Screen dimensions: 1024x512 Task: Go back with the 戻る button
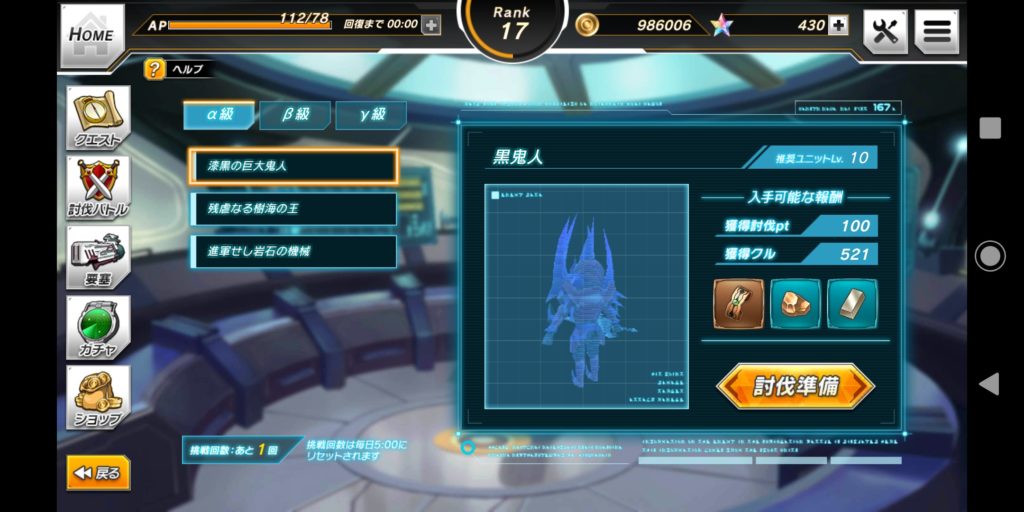(x=98, y=473)
